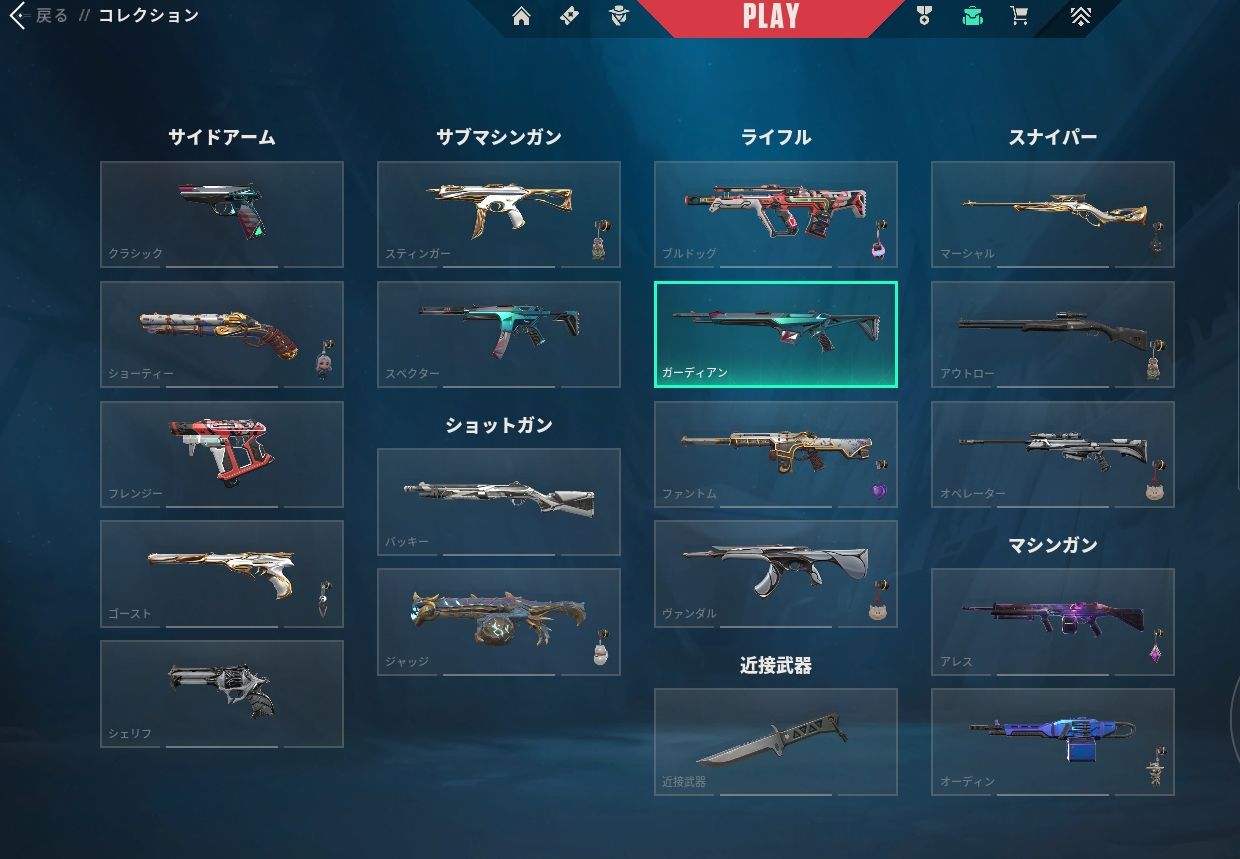
Task: Pick the シェリフ revolver tile
Action: pyautogui.click(x=221, y=693)
